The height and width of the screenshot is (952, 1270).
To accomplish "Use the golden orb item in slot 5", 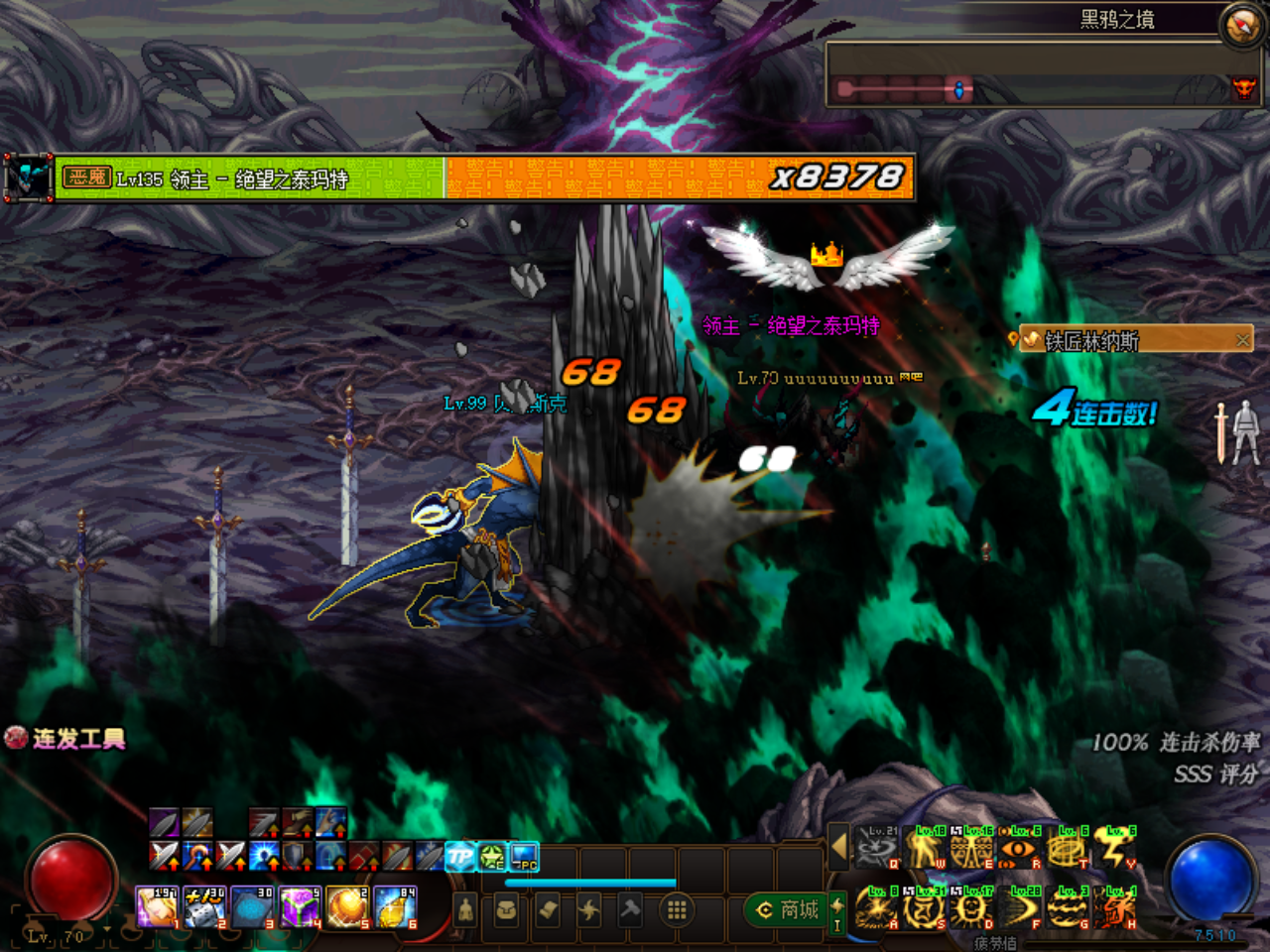I will point(347,908).
